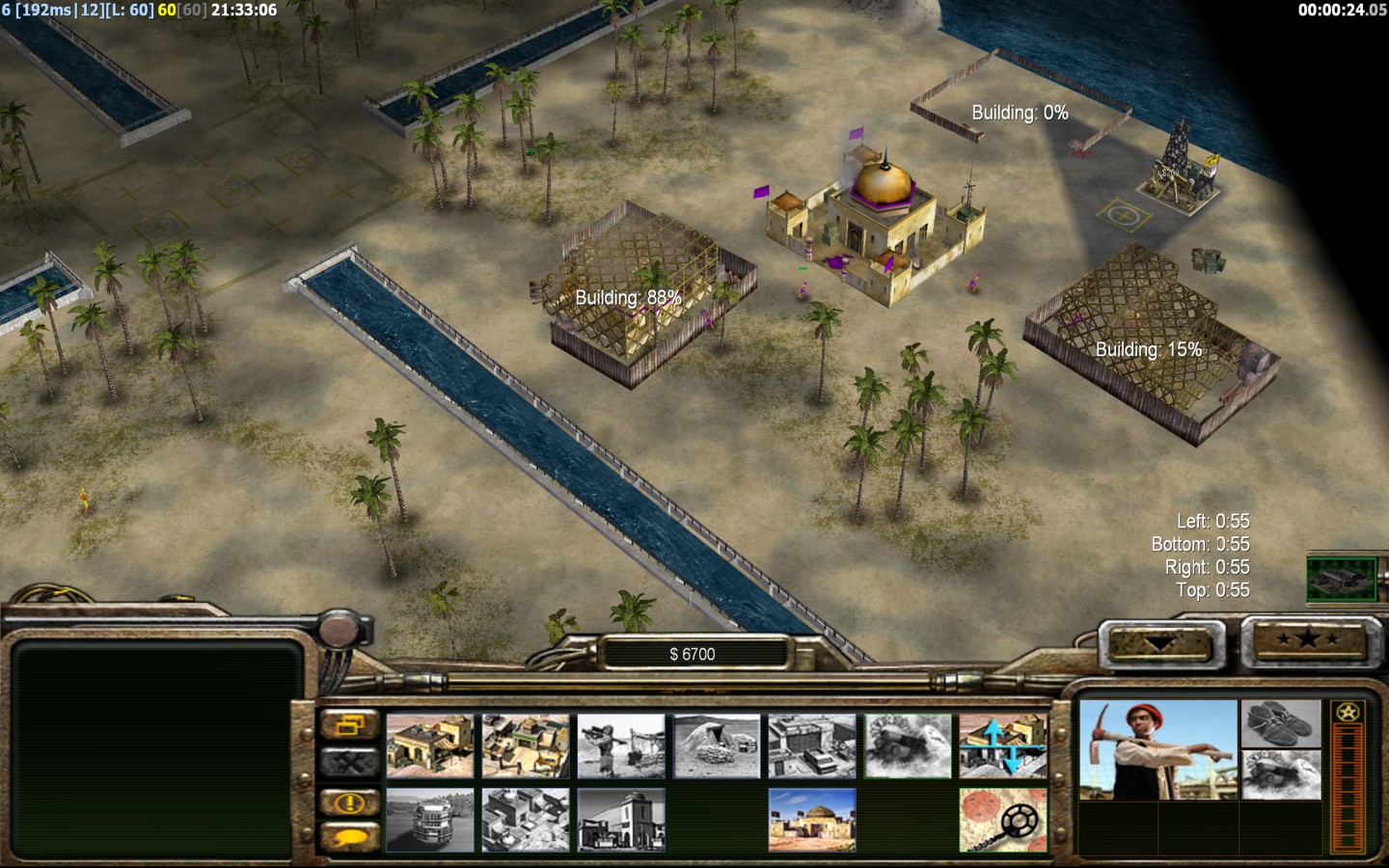Screen dimensions: 1389x868
Task: Select the Barracks build icon
Action: click(x=526, y=746)
